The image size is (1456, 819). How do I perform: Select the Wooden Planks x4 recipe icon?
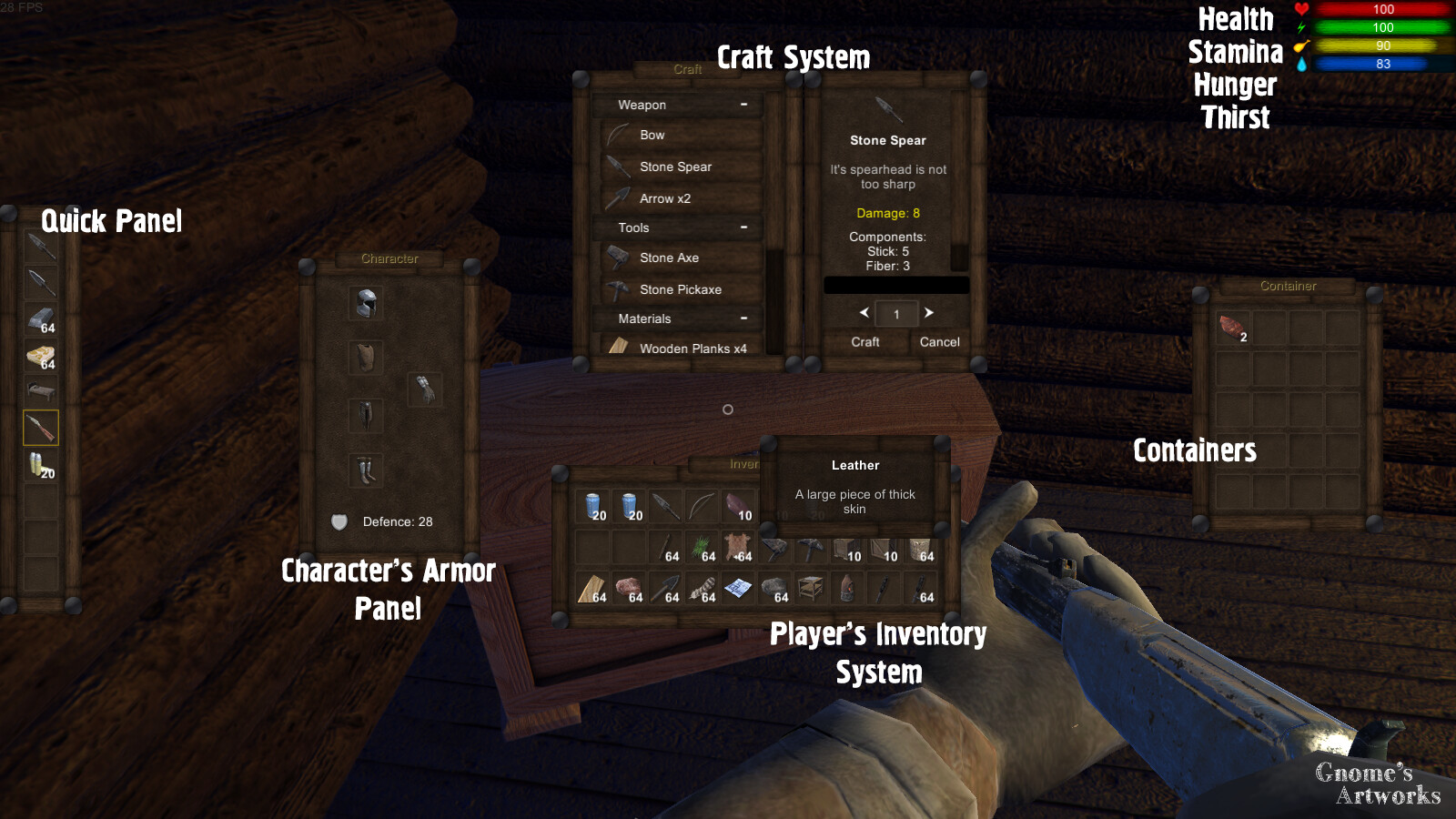coord(620,348)
